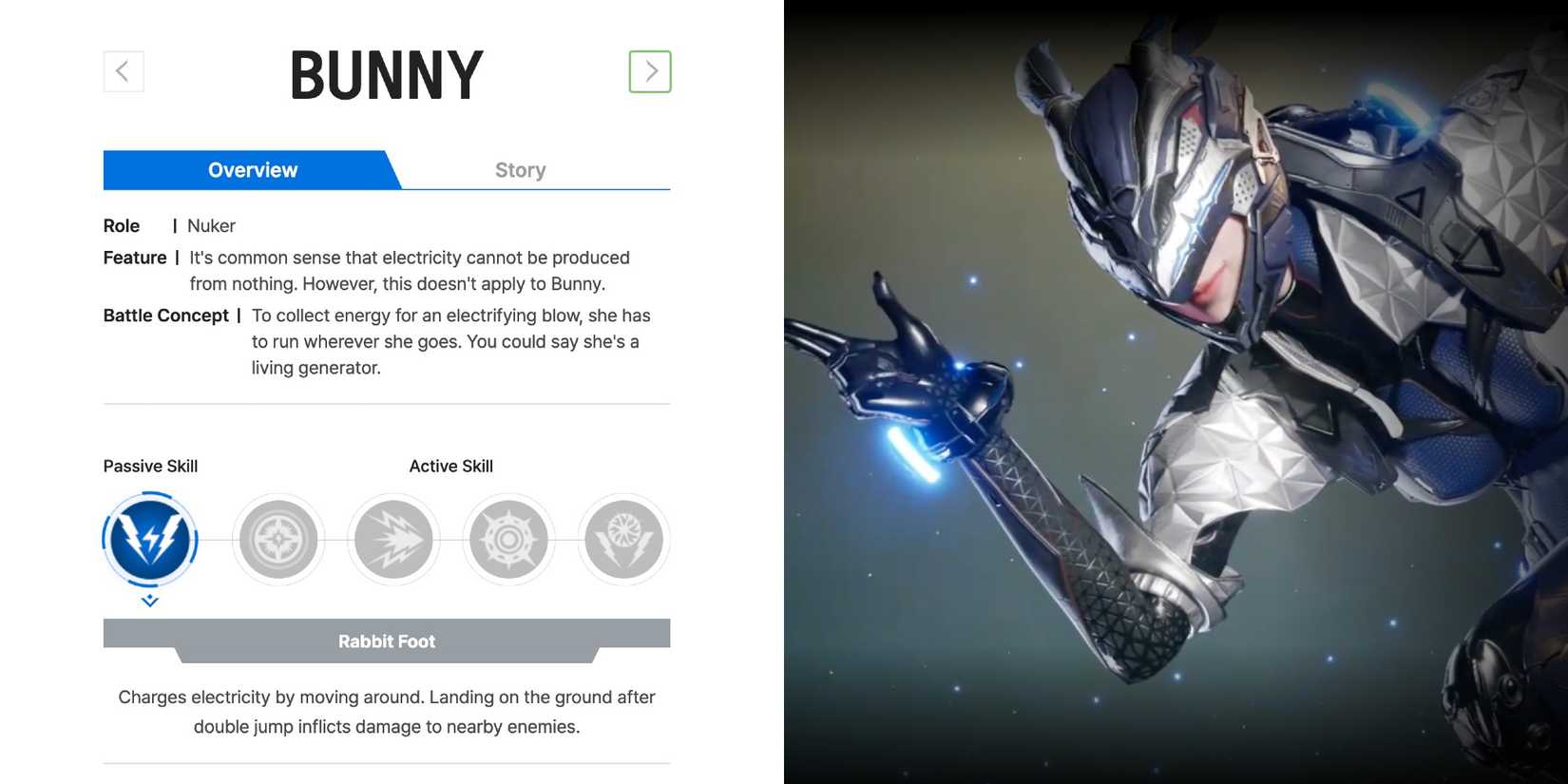
Task: Click the second skill icon next to Rabbit Foot
Action: (x=277, y=539)
